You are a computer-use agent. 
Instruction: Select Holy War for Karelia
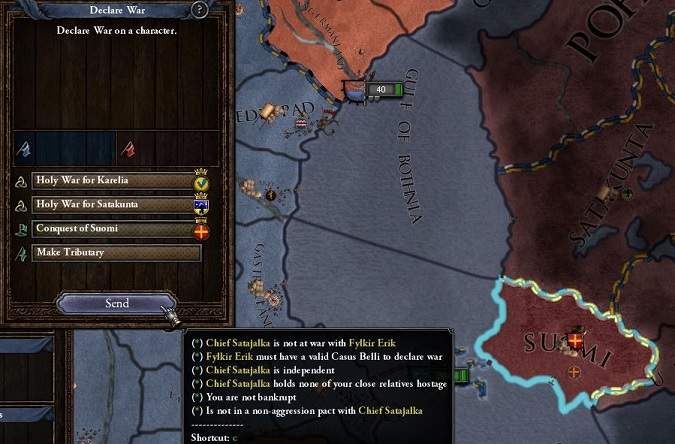point(113,181)
